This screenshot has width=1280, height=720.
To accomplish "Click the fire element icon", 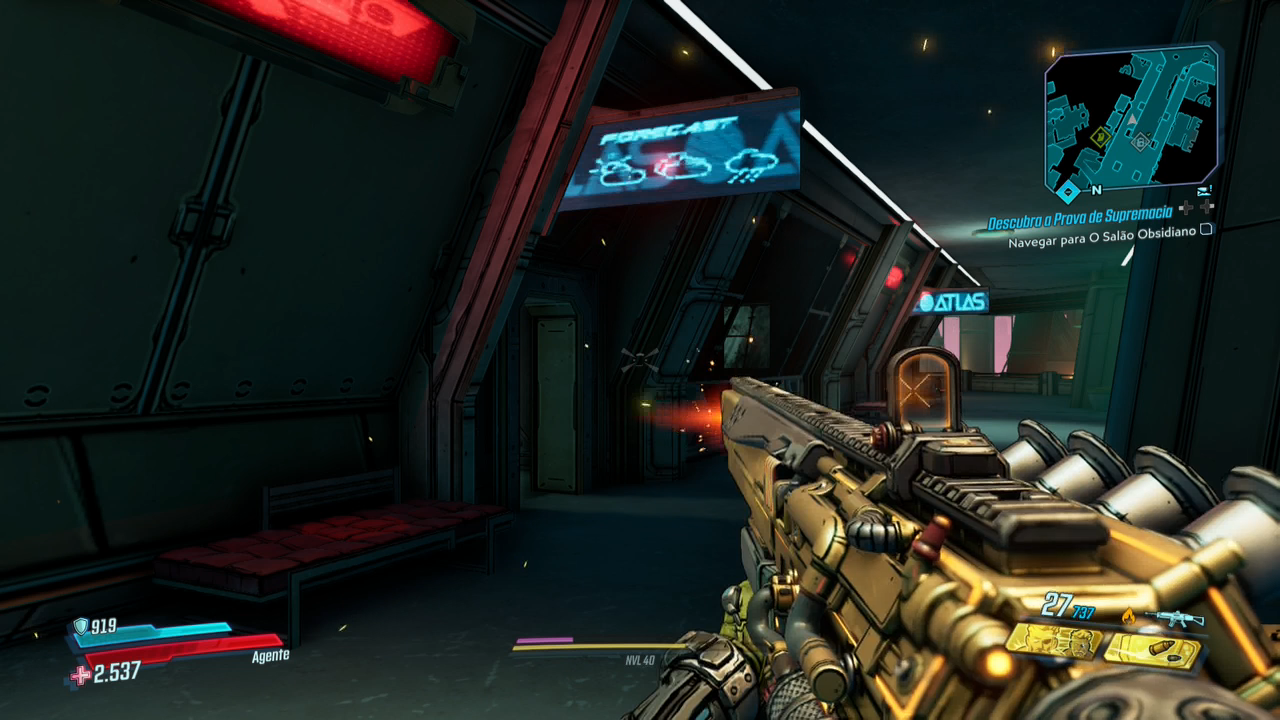I will pyautogui.click(x=1130, y=616).
